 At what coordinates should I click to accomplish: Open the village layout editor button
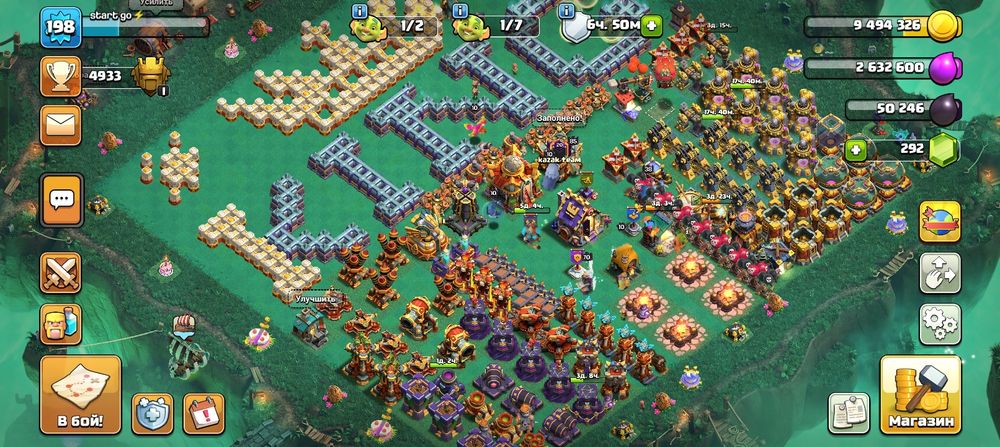[939, 272]
